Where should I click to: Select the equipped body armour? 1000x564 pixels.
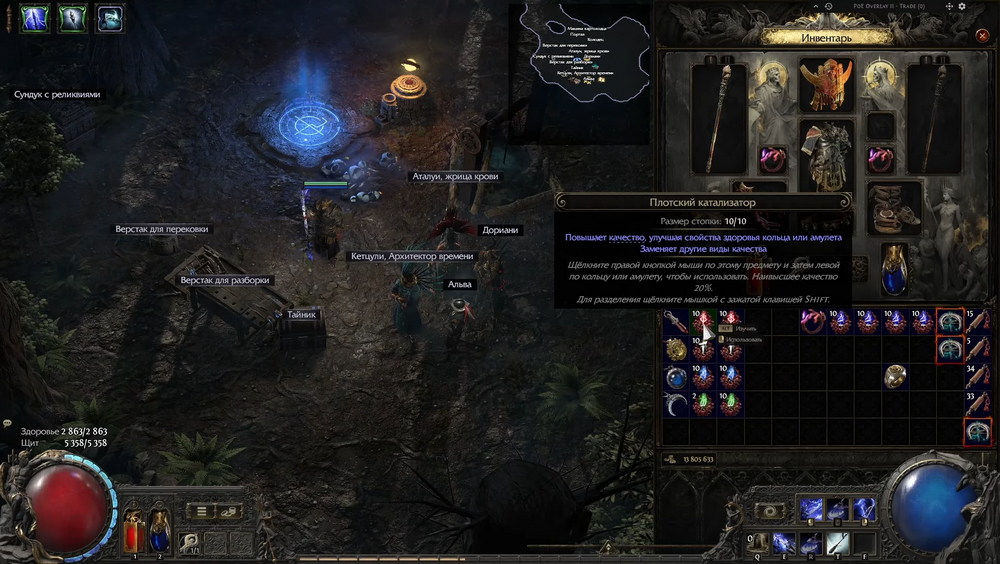[826, 157]
